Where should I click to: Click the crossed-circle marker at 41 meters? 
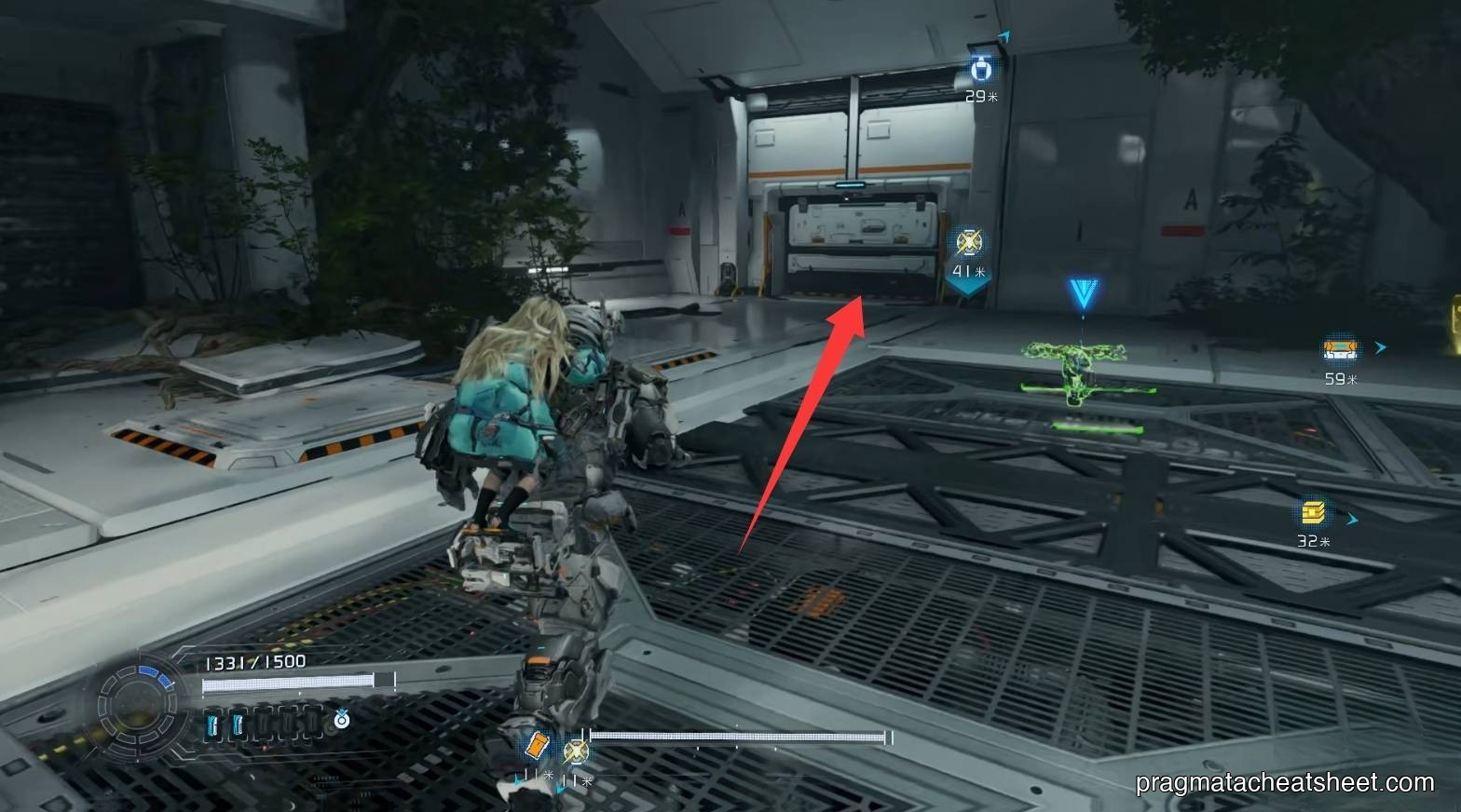(967, 242)
